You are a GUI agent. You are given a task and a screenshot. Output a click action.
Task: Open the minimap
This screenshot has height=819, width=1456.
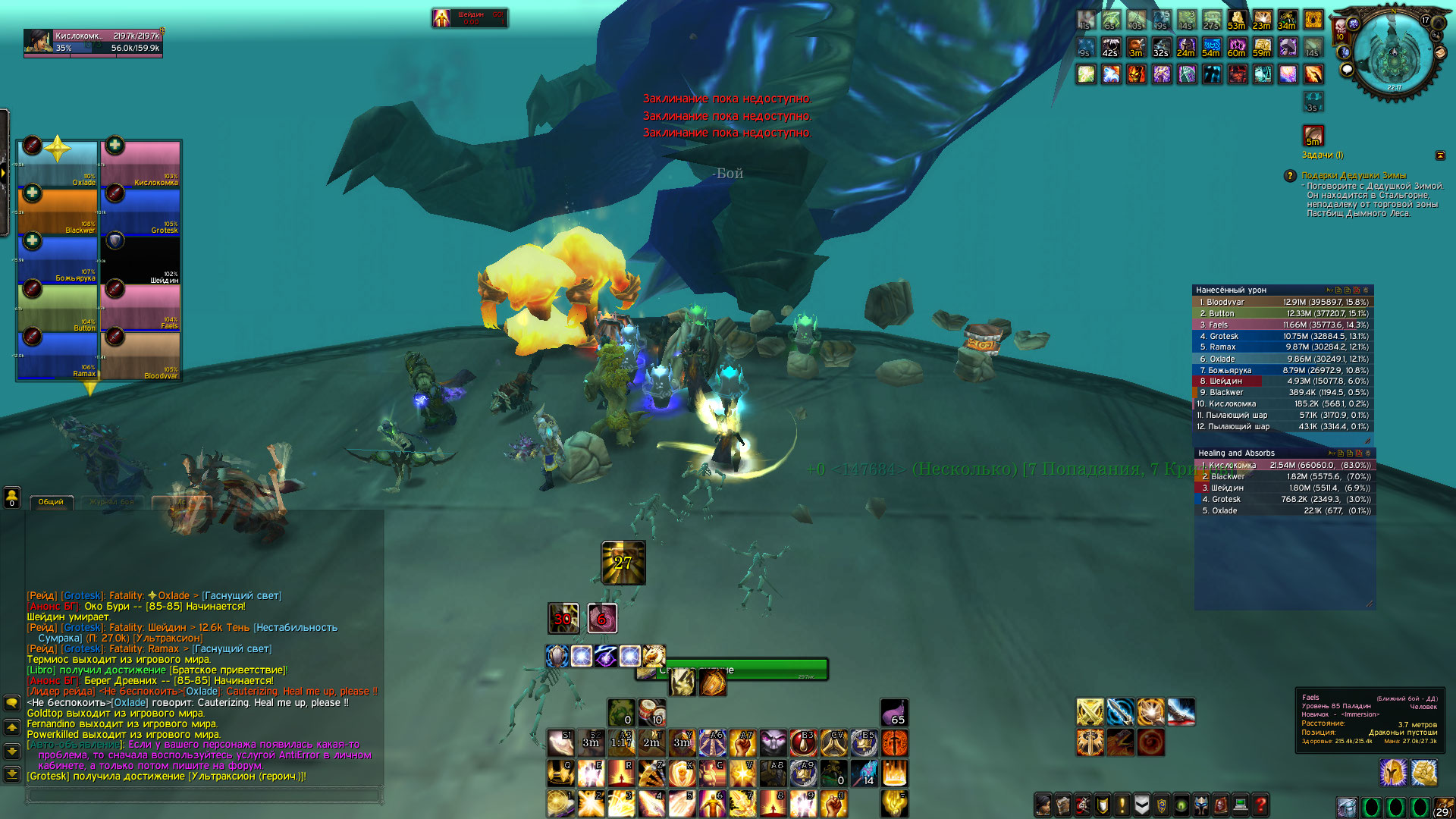1394,55
